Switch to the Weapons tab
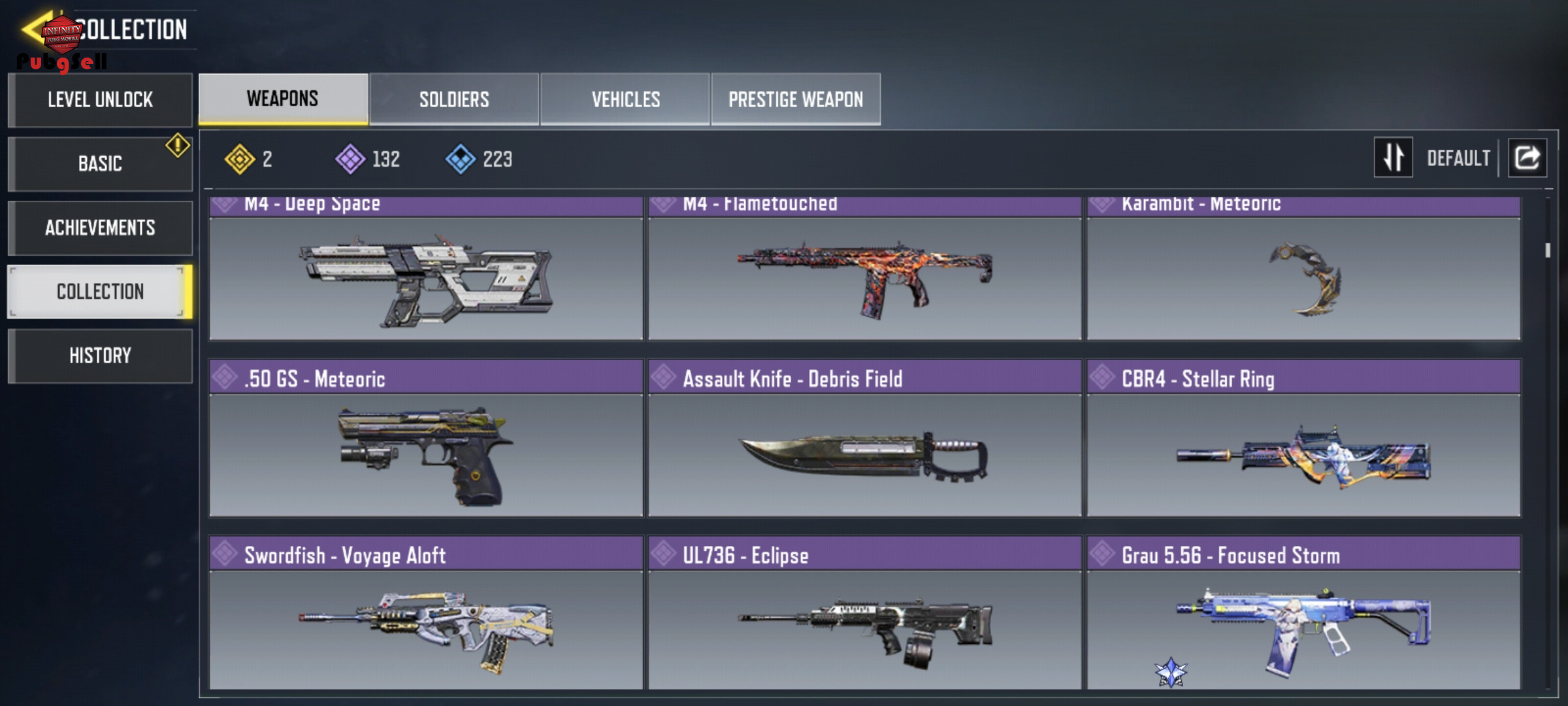The image size is (1568, 706). click(x=283, y=99)
